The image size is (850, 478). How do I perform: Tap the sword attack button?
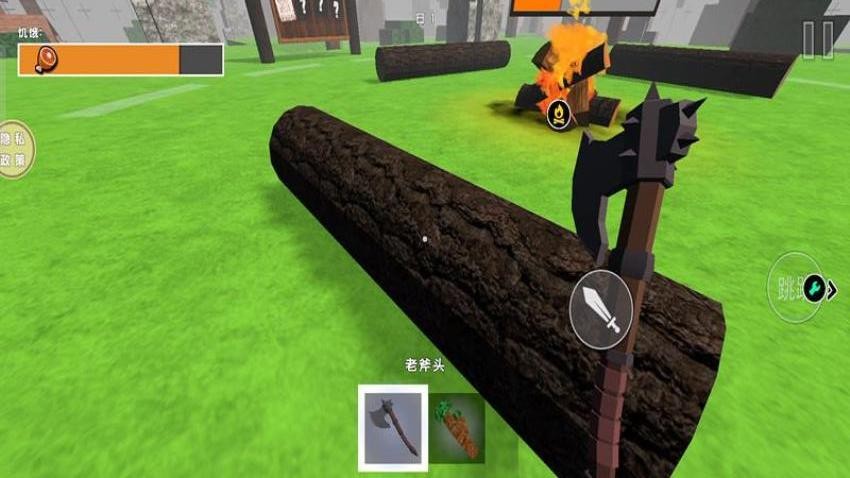[600, 309]
